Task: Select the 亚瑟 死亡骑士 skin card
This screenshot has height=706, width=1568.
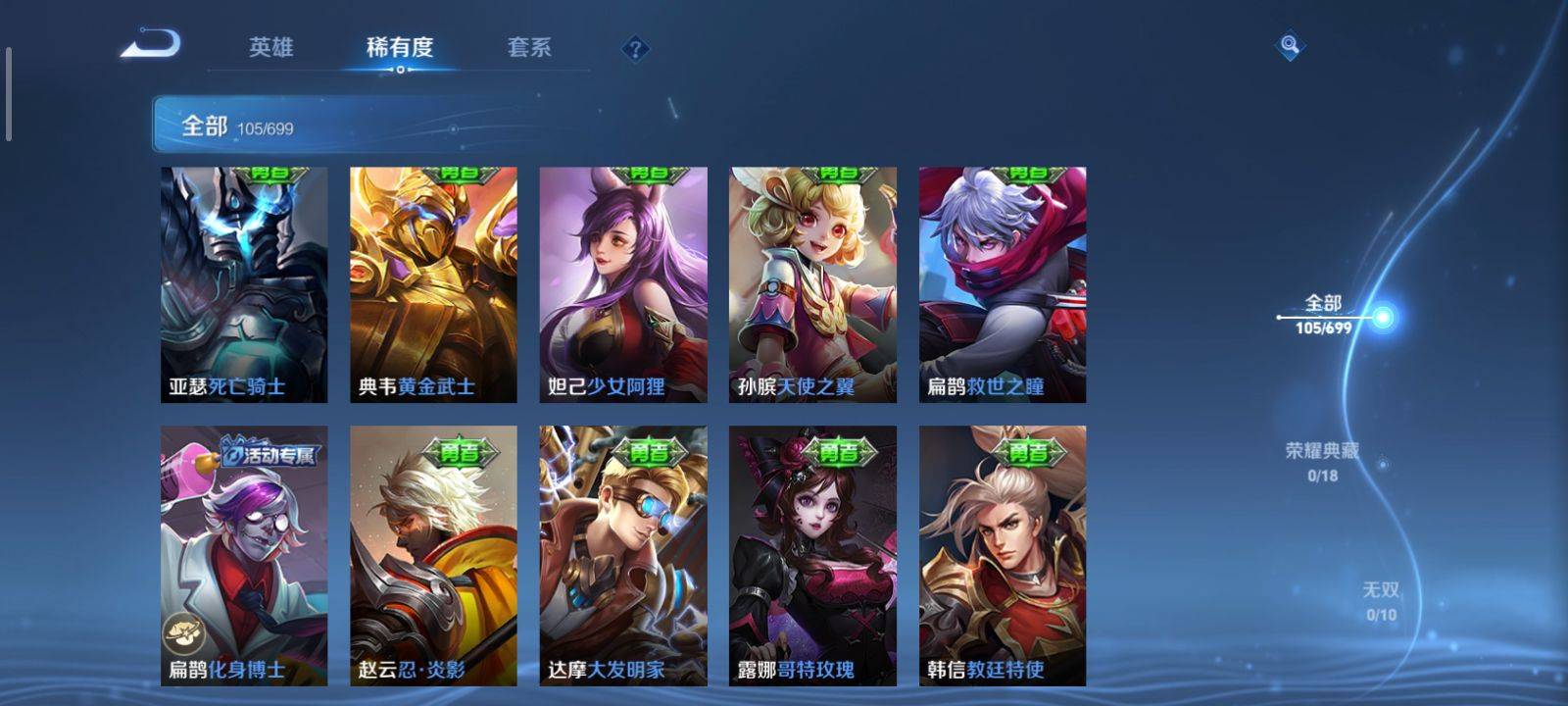Action: point(244,284)
